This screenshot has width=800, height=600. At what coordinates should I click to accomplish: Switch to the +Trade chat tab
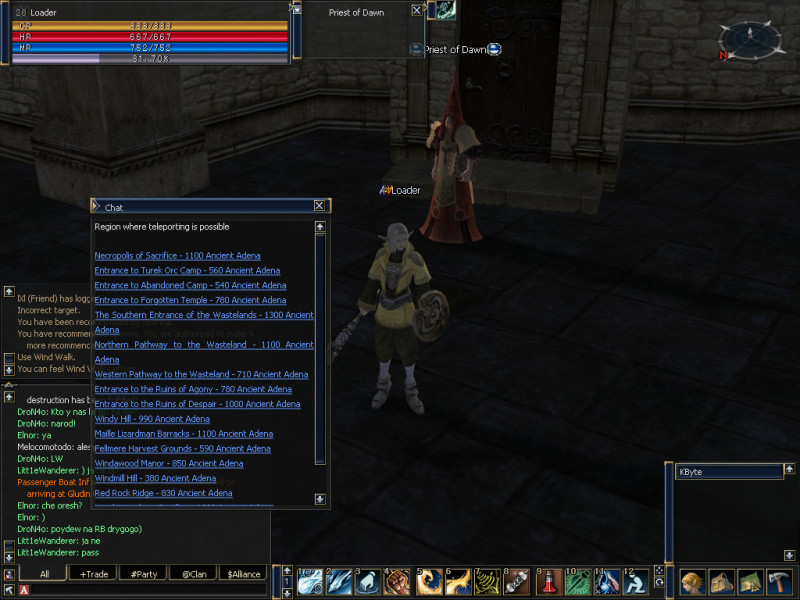pos(96,574)
